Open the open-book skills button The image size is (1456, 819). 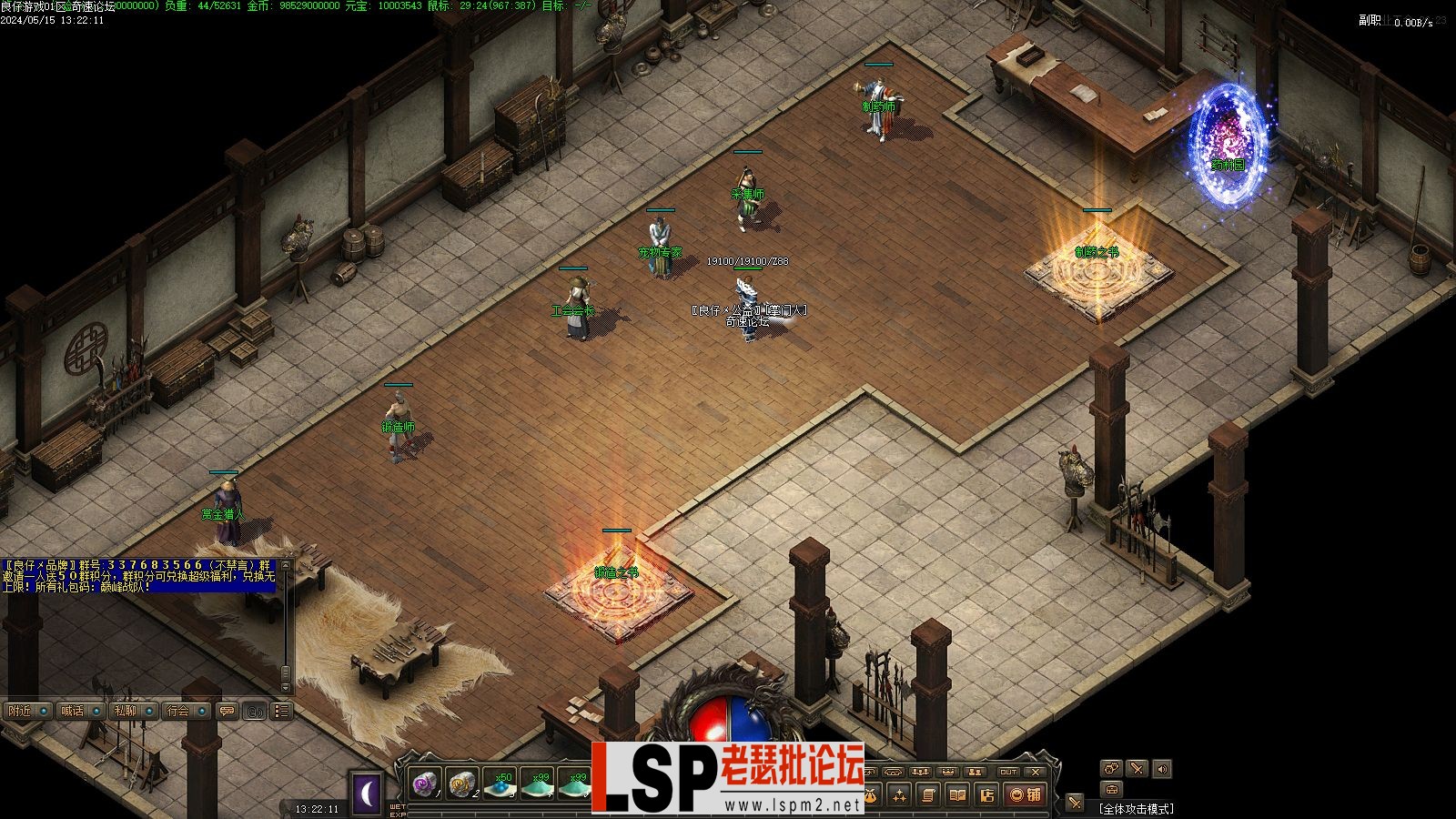coord(957,795)
